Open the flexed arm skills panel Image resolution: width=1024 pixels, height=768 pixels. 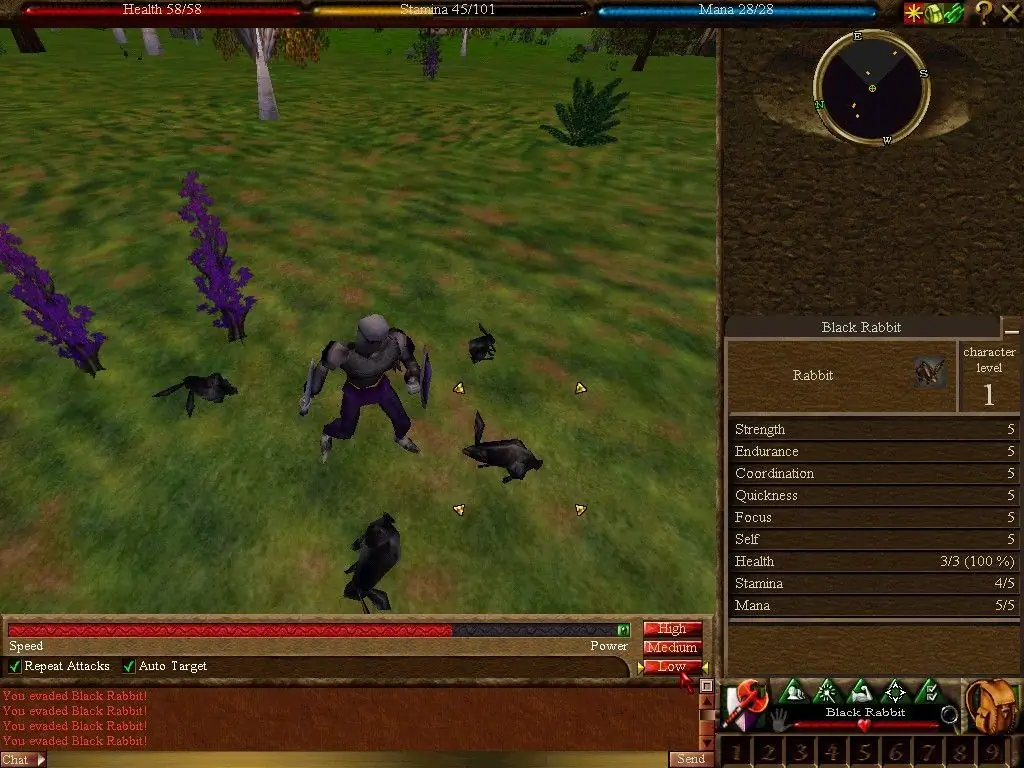click(x=860, y=691)
